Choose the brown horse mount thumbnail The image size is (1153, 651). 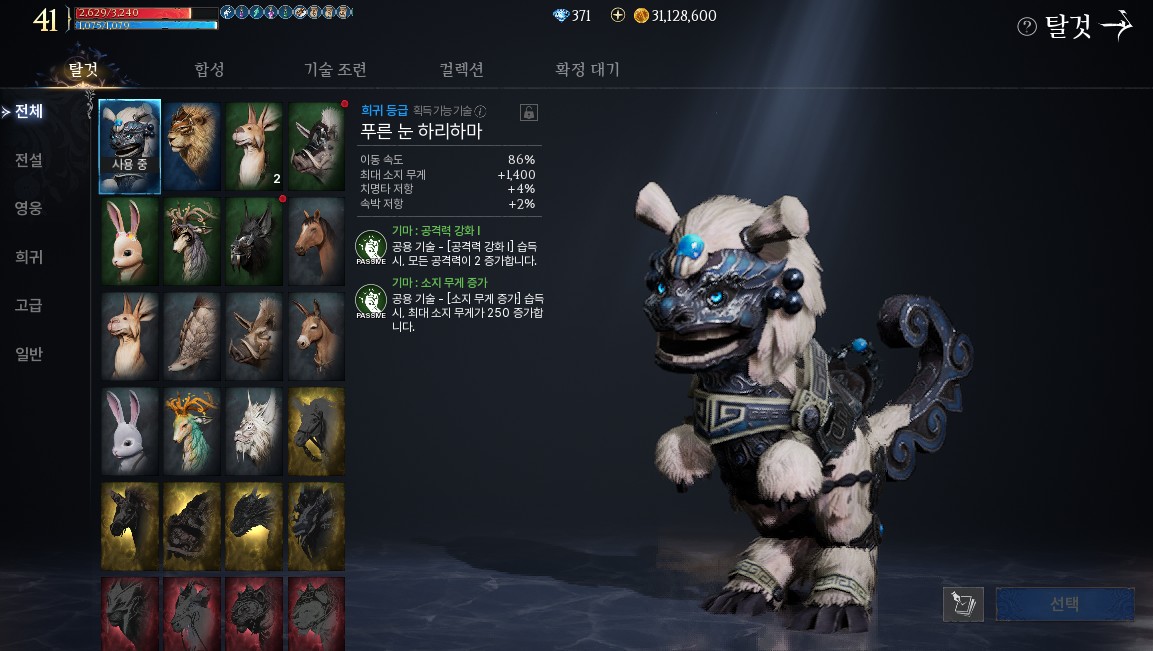tap(317, 241)
